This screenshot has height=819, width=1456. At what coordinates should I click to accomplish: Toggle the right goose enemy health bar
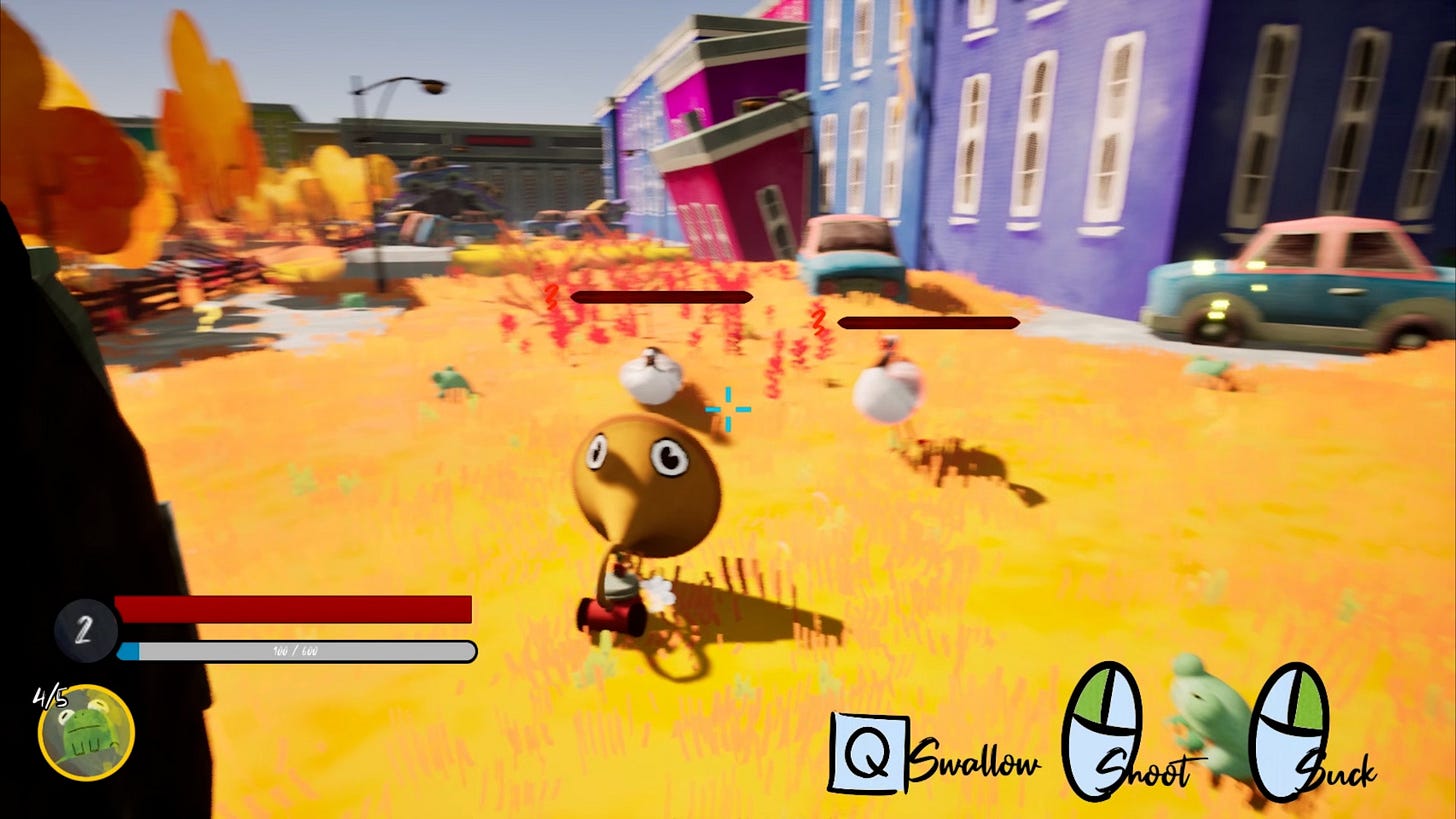[928, 322]
